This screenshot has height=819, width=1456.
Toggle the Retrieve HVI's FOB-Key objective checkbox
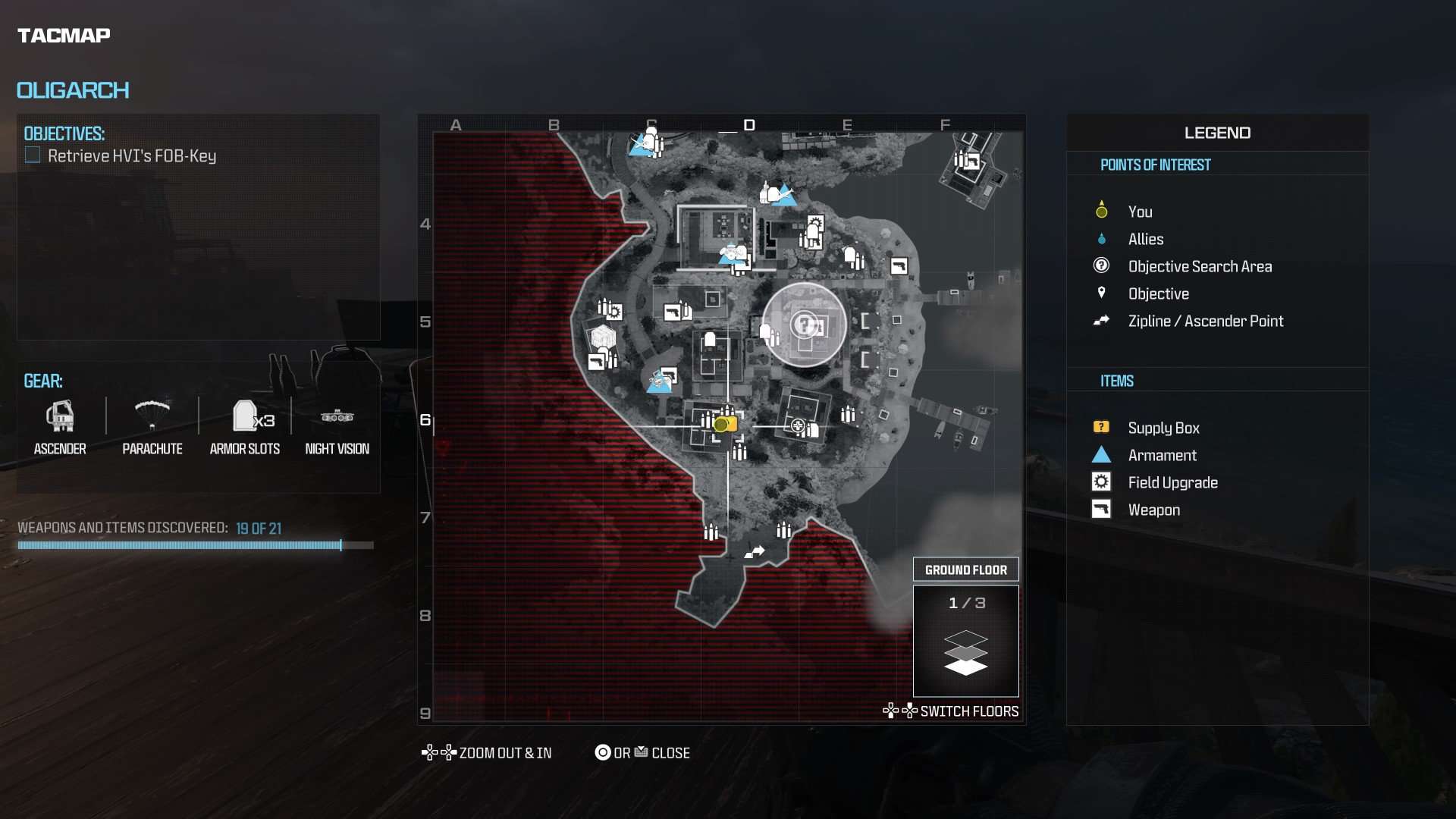pos(32,155)
